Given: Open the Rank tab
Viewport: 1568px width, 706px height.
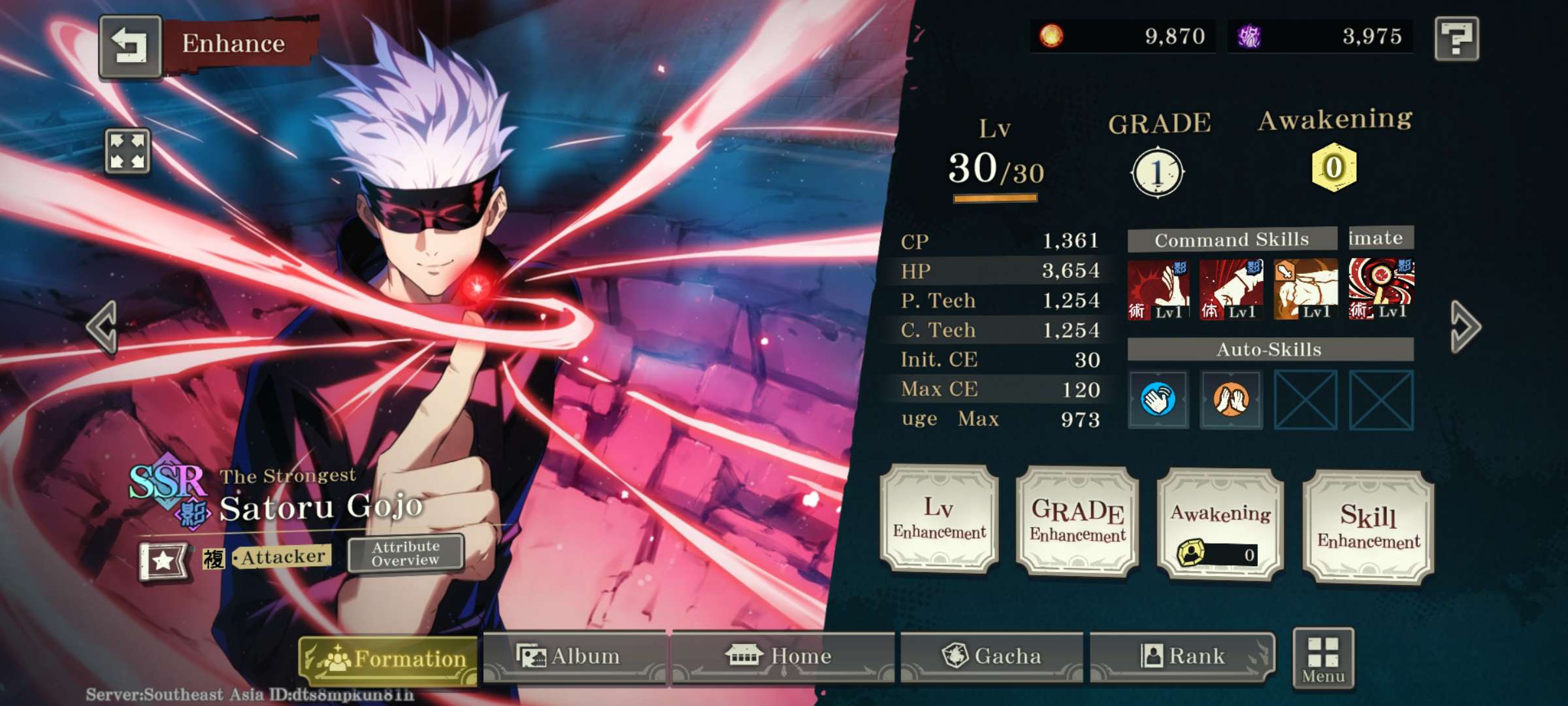Looking at the screenshot, I should pos(1182,656).
